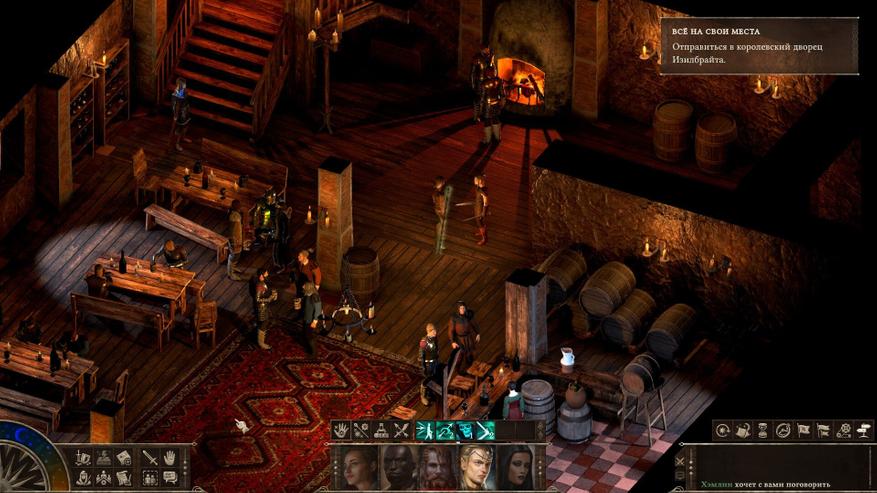Toggle the sword attack mode button

149,457
